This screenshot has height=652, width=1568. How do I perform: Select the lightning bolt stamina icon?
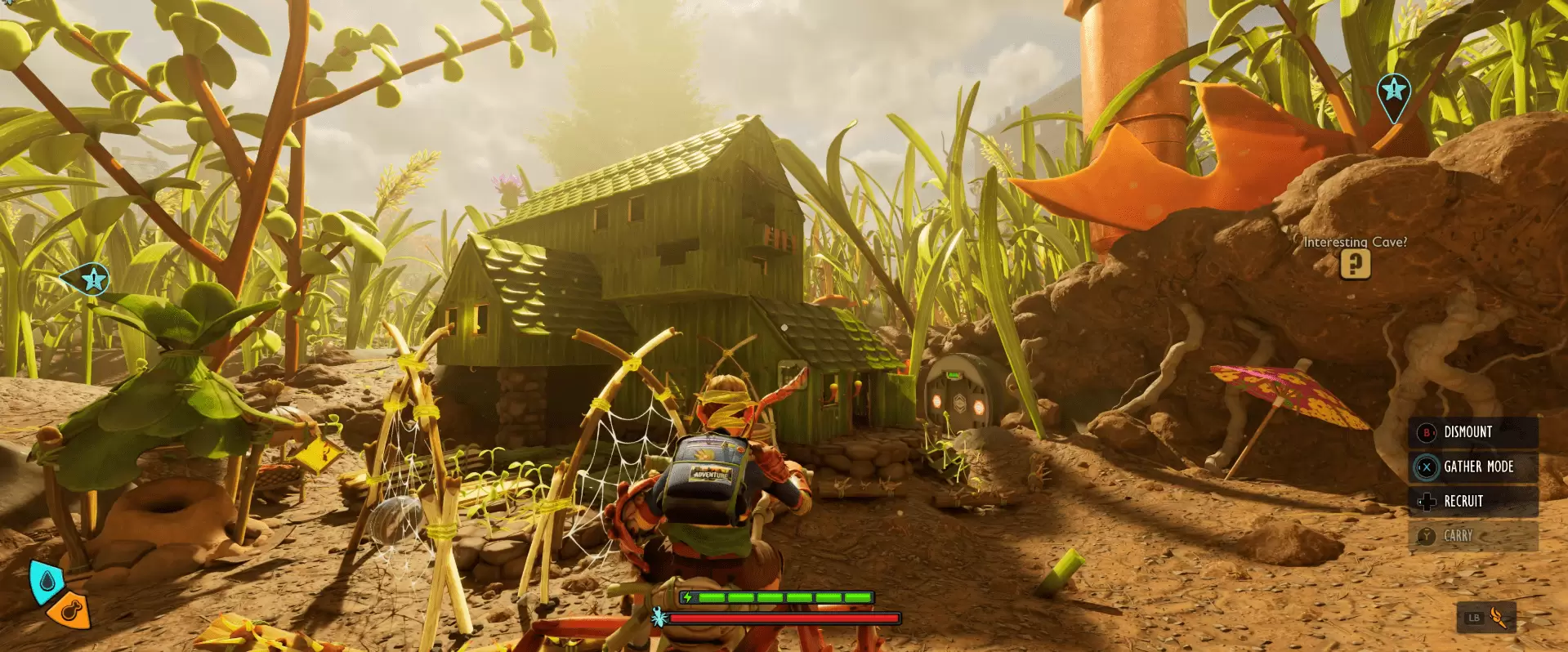pyautogui.click(x=686, y=596)
